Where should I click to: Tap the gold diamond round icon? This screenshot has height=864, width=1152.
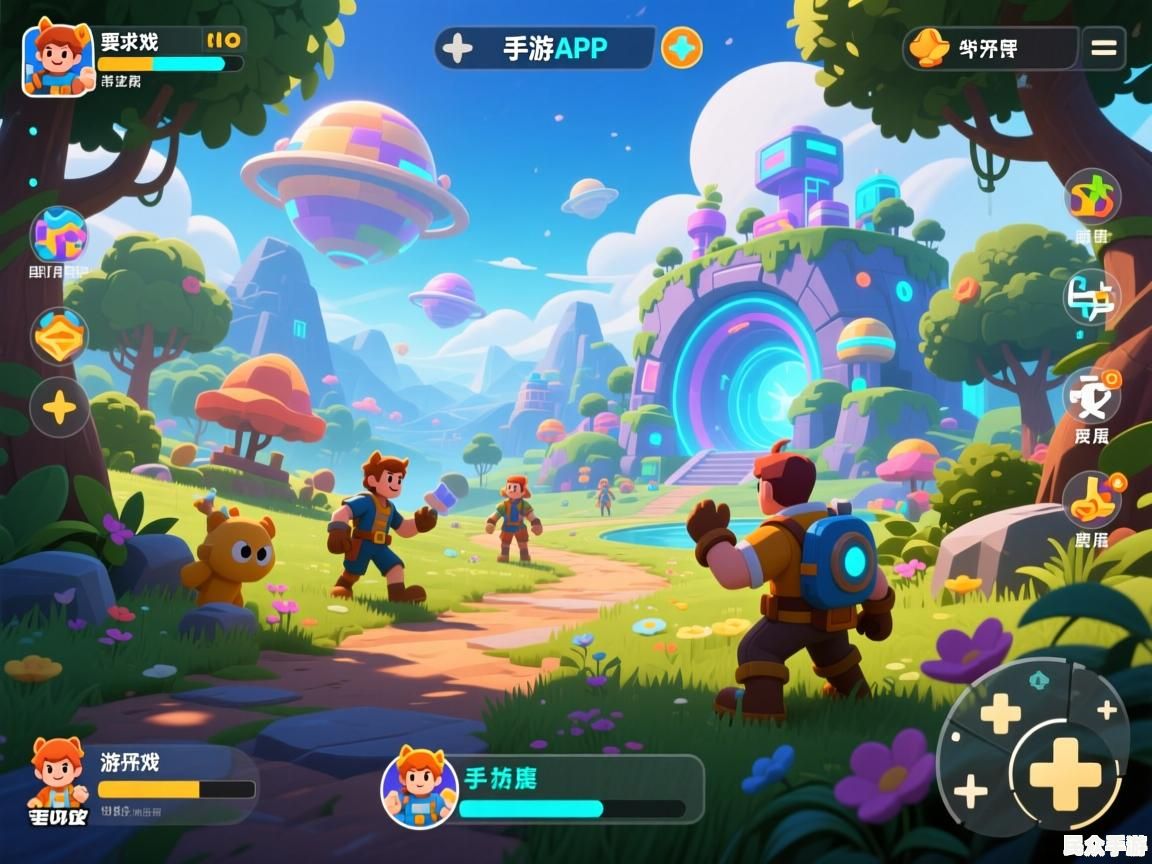click(60, 335)
